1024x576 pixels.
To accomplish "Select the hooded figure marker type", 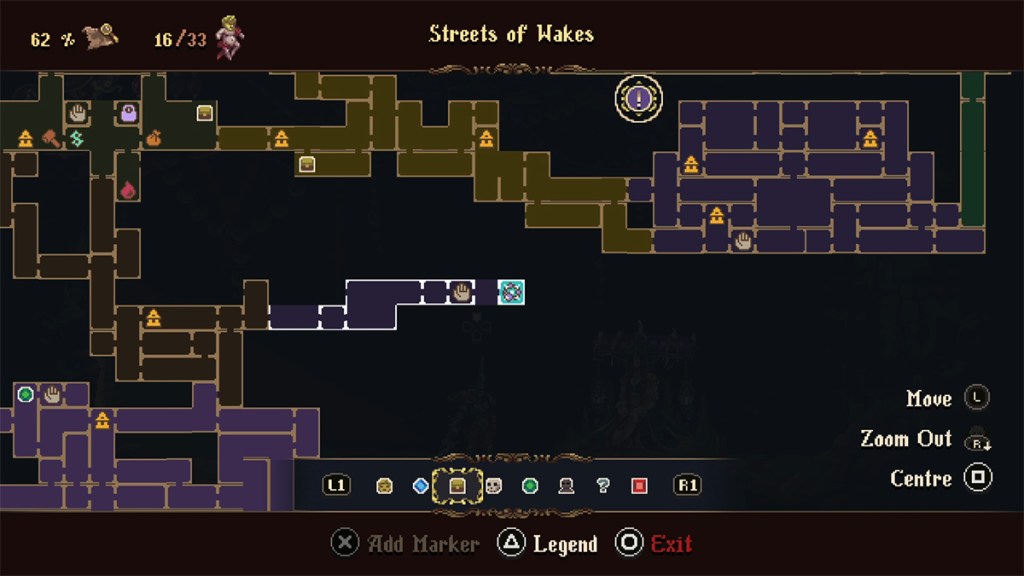I will coord(566,486).
